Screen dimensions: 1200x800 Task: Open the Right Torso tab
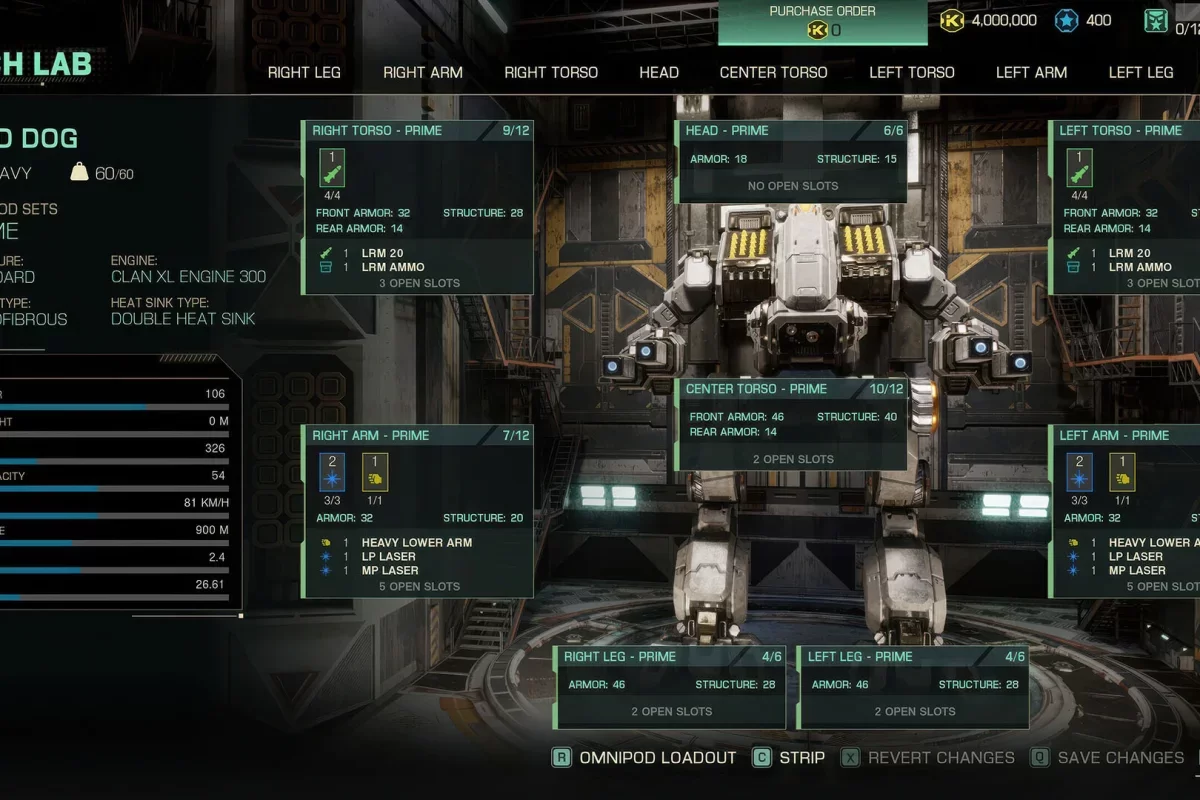551,72
